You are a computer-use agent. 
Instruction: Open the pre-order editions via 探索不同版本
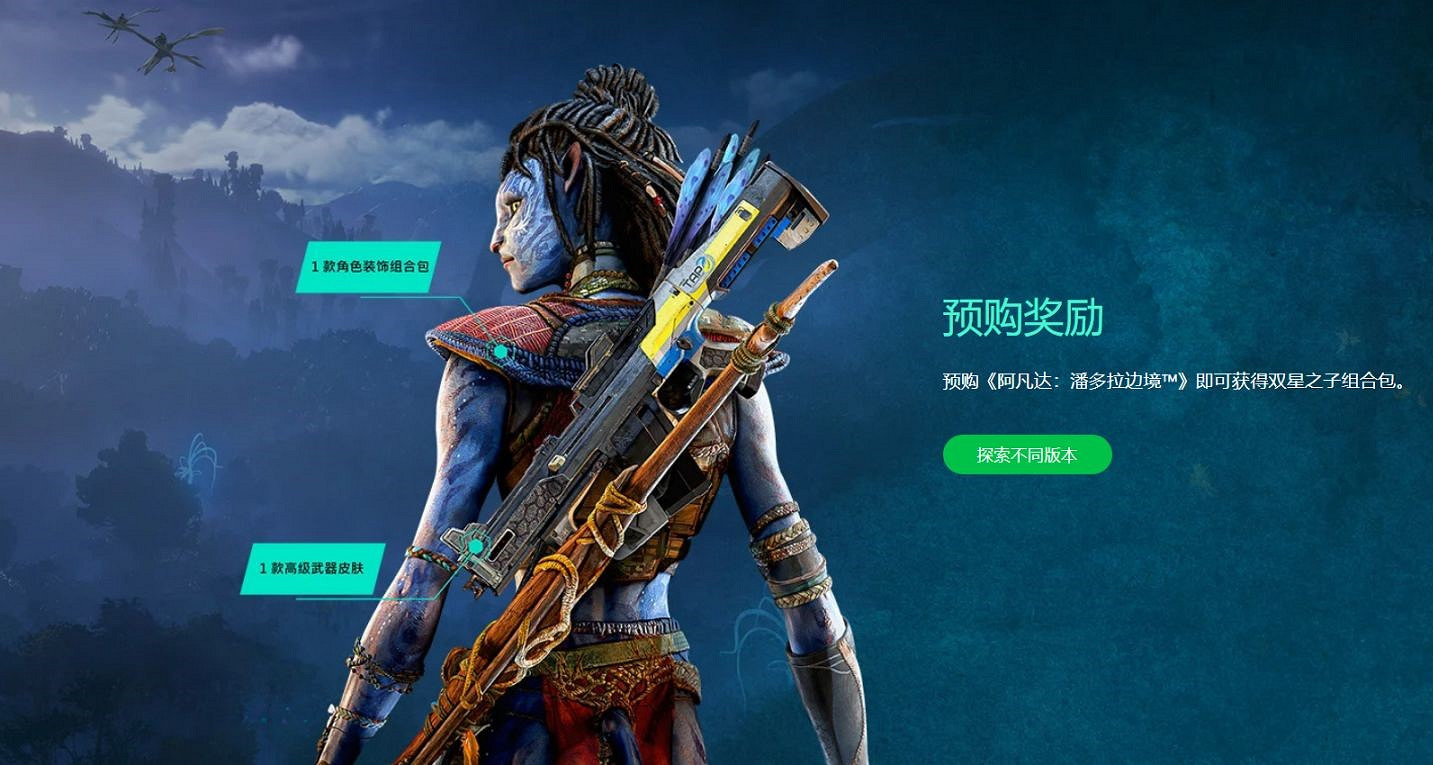click(x=1027, y=455)
